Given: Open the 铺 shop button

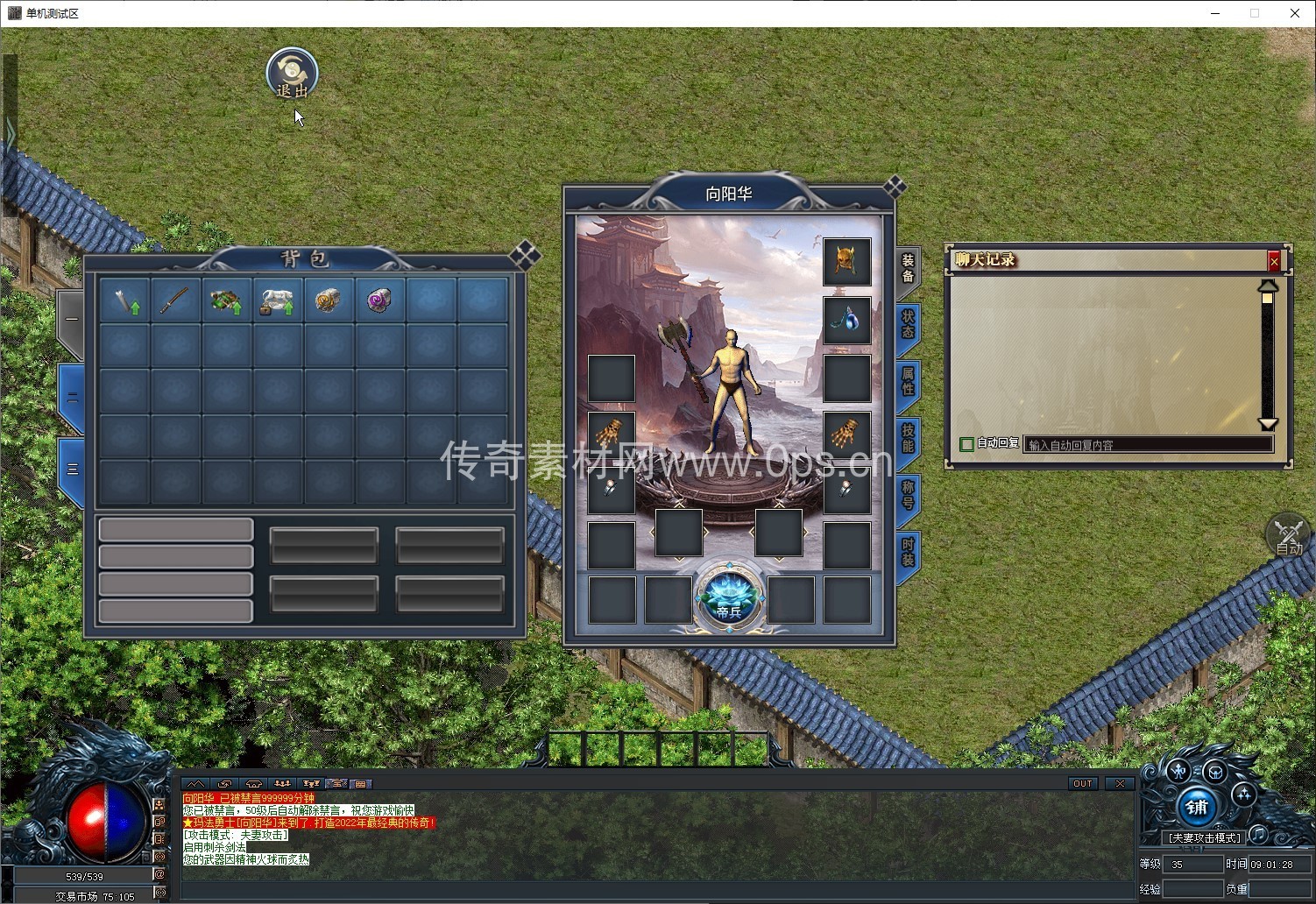Looking at the screenshot, I should point(1197,807).
